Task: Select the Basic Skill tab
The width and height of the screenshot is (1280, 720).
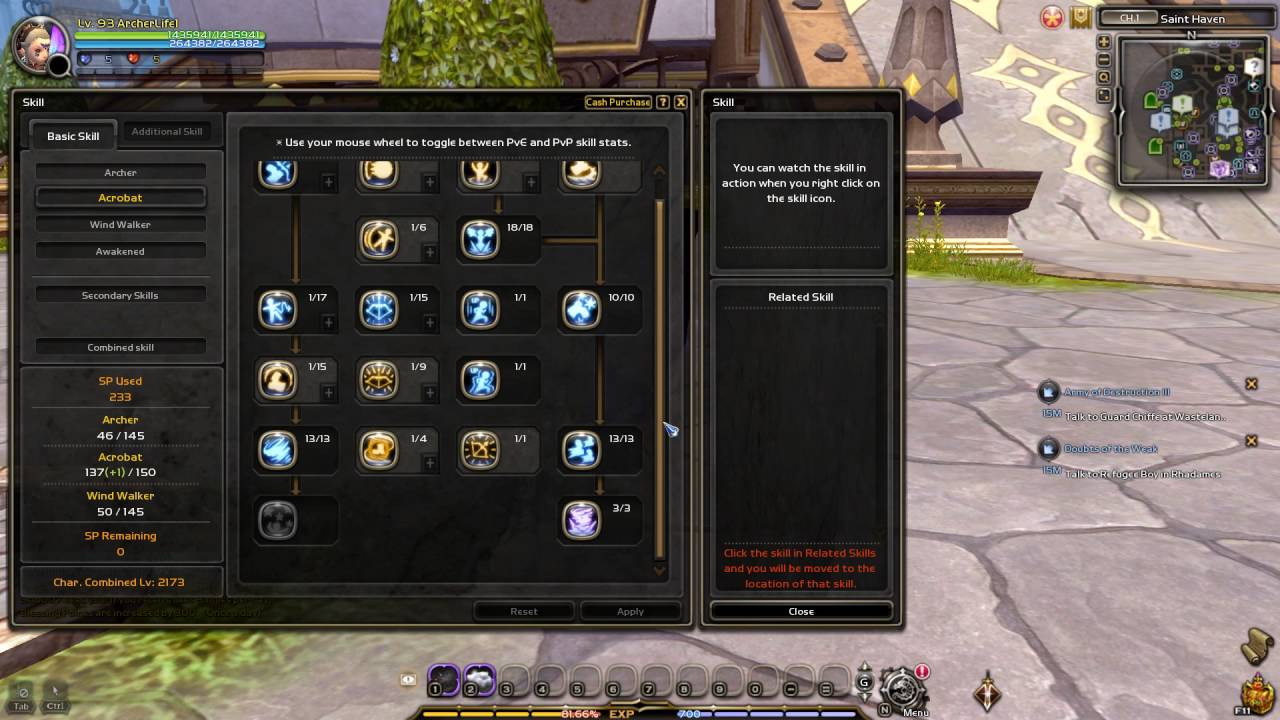Action: (73, 136)
